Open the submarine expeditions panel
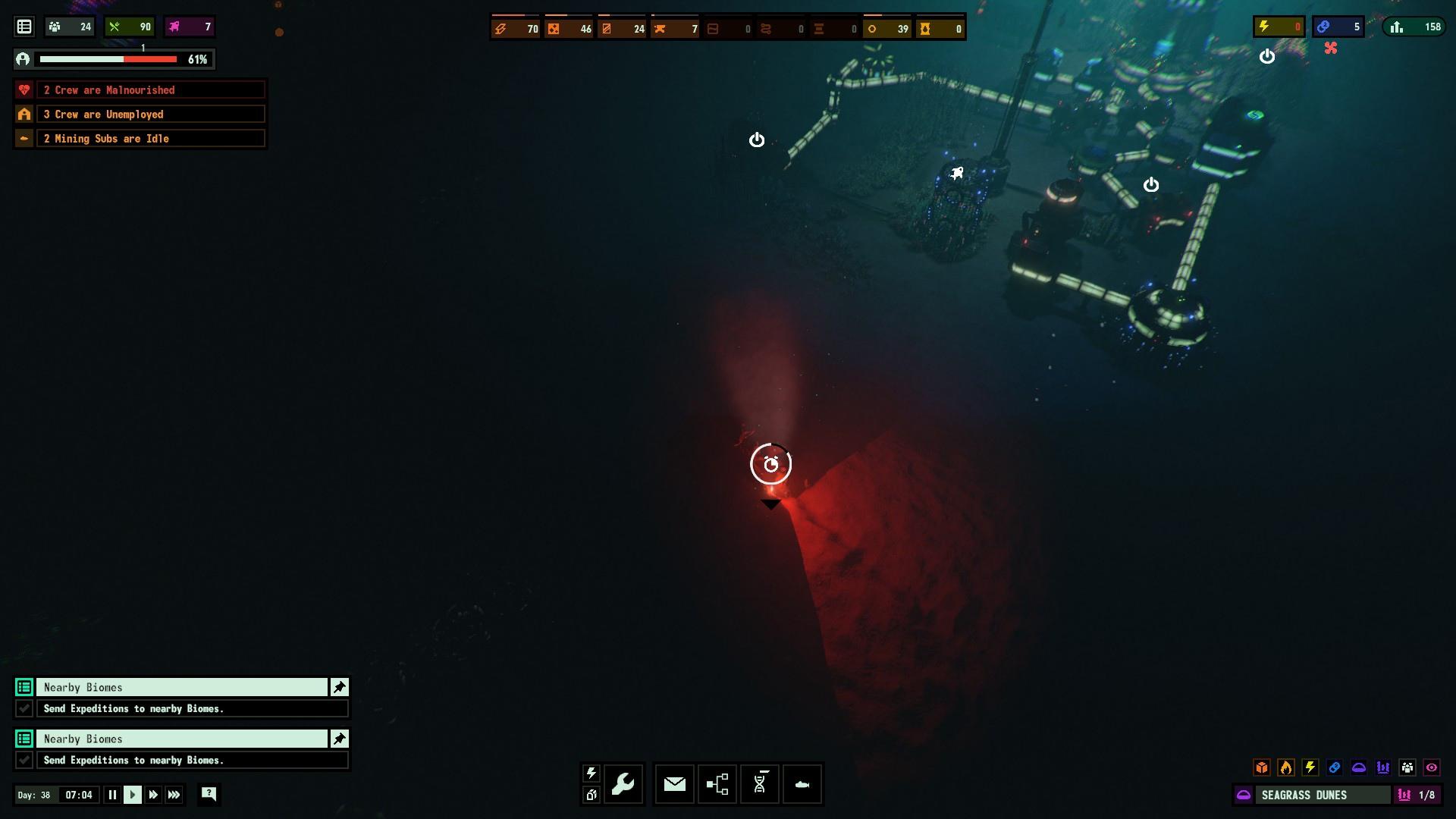The height and width of the screenshot is (819, 1456). click(802, 783)
